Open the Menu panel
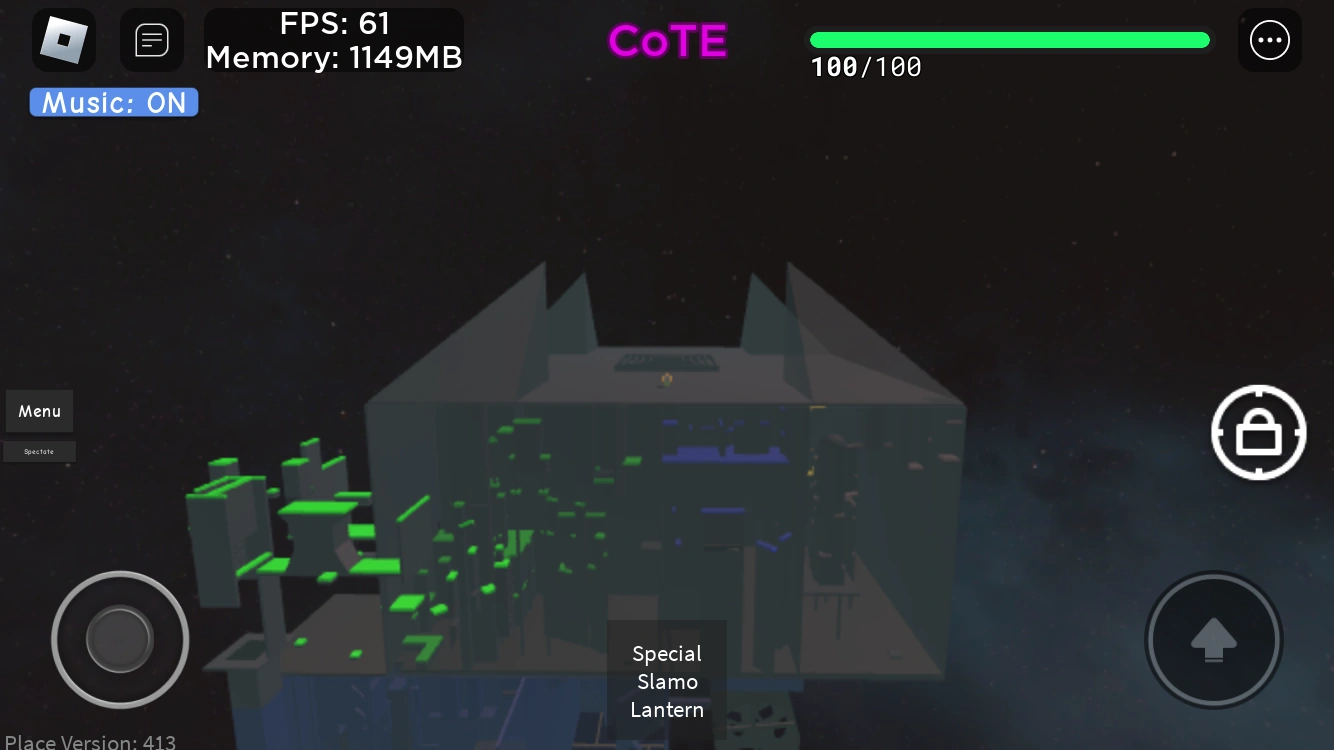1334x750 pixels. pyautogui.click(x=39, y=411)
